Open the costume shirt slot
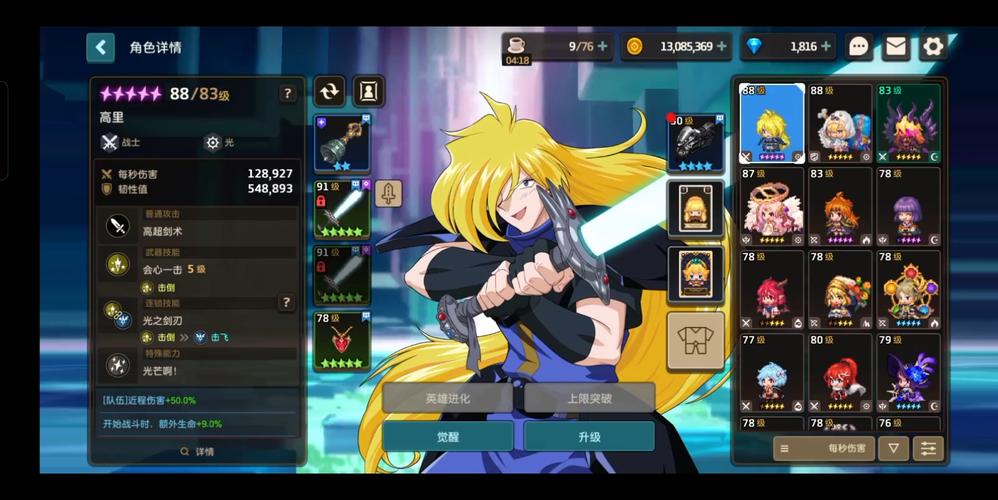 coord(695,340)
